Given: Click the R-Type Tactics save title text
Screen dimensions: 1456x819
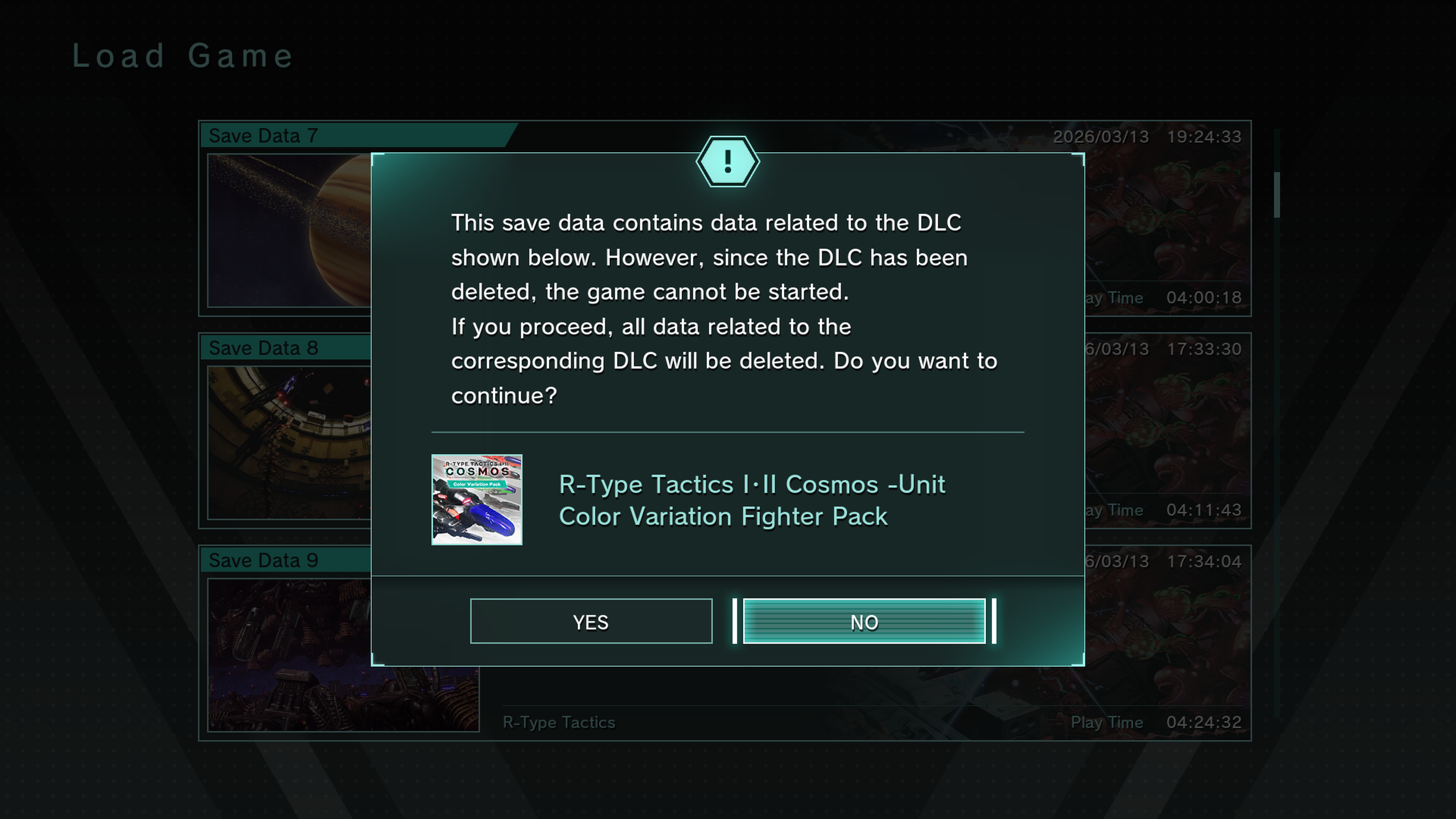Looking at the screenshot, I should (559, 722).
